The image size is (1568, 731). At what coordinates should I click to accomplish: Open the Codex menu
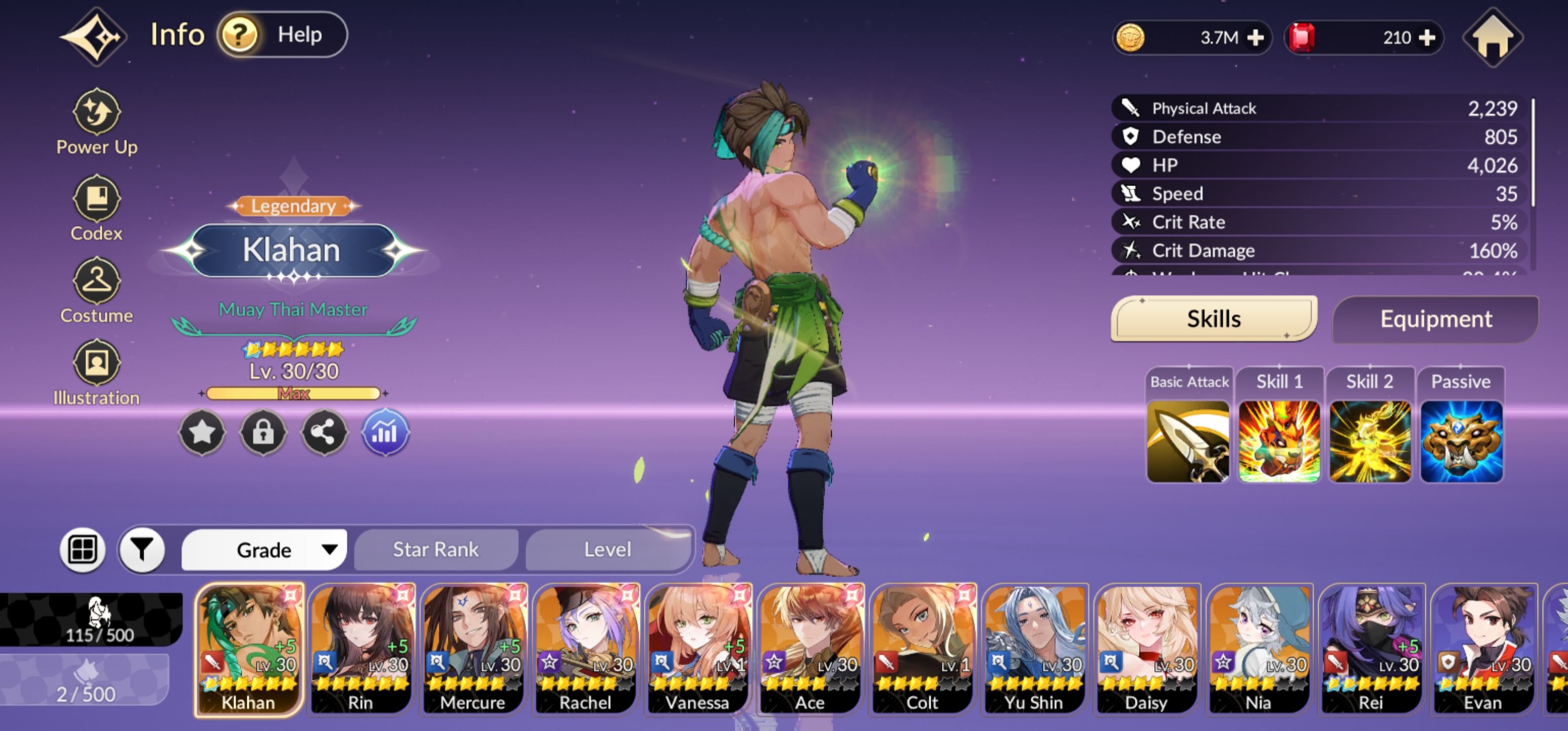click(97, 208)
